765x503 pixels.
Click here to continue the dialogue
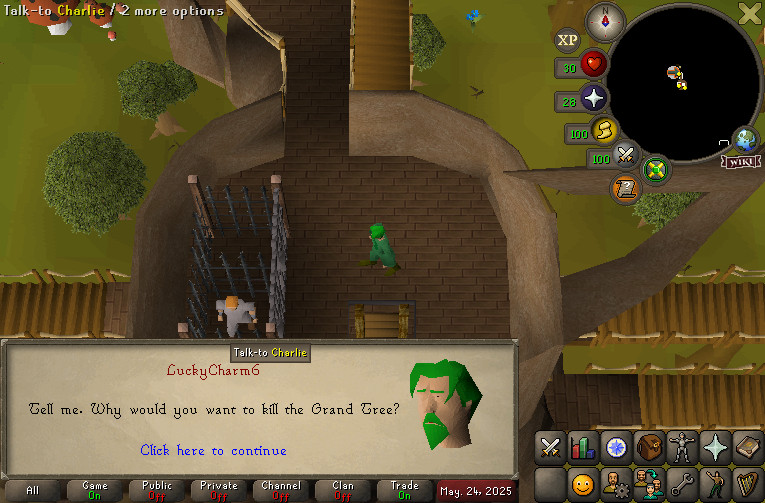[213, 451]
